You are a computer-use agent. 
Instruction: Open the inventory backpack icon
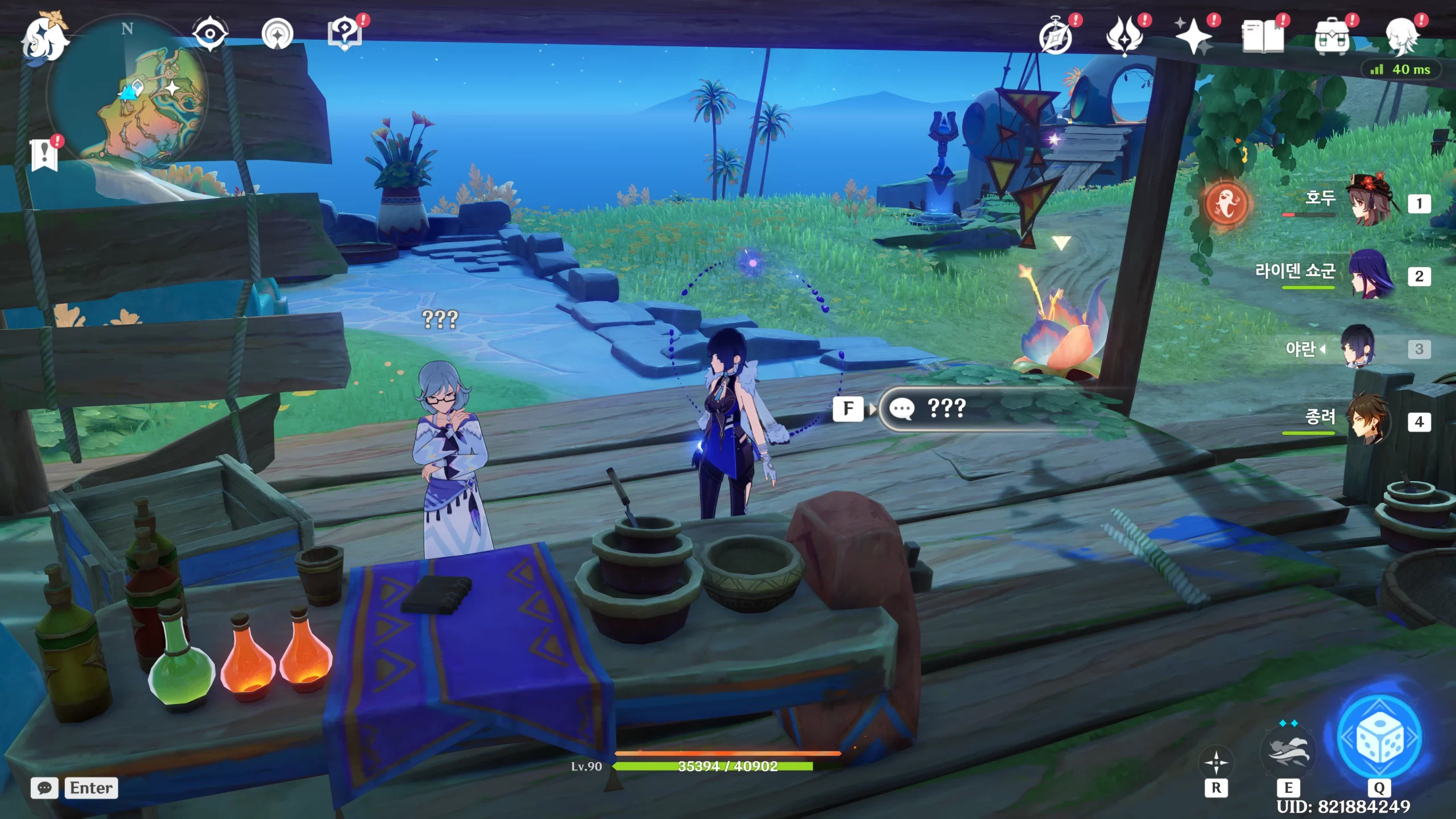1331,36
